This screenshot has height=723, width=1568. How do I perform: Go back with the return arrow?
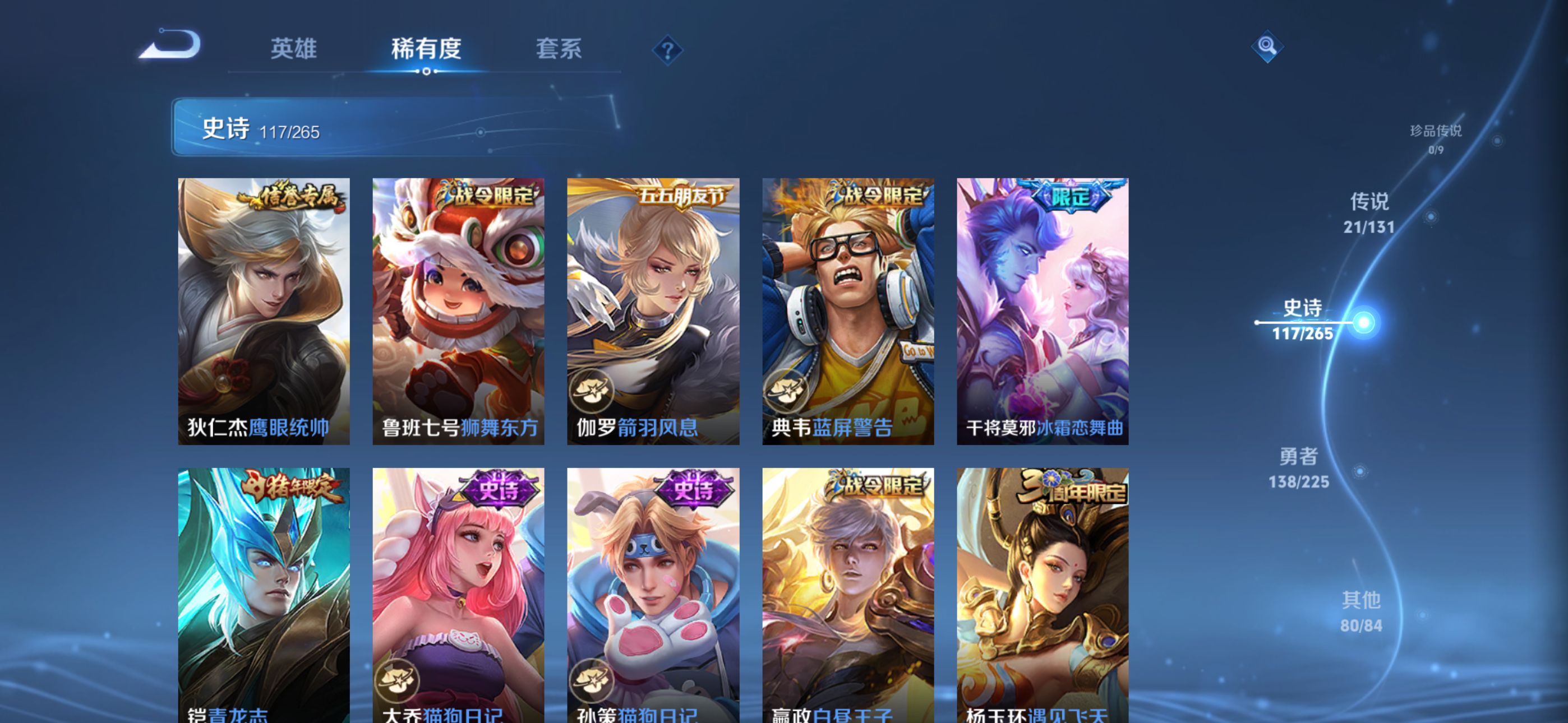point(170,45)
